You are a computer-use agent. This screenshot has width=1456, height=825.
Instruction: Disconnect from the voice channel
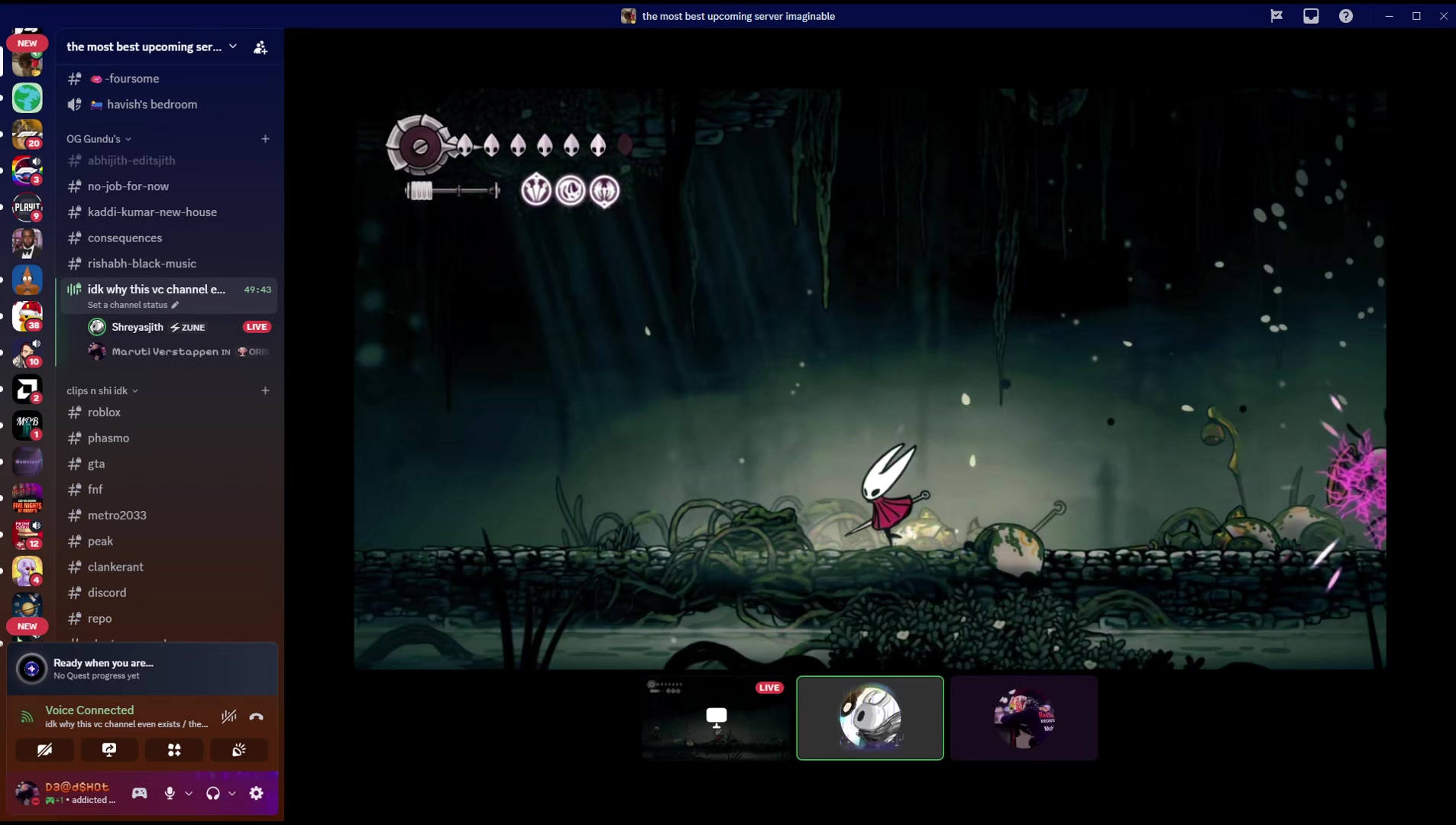(257, 717)
